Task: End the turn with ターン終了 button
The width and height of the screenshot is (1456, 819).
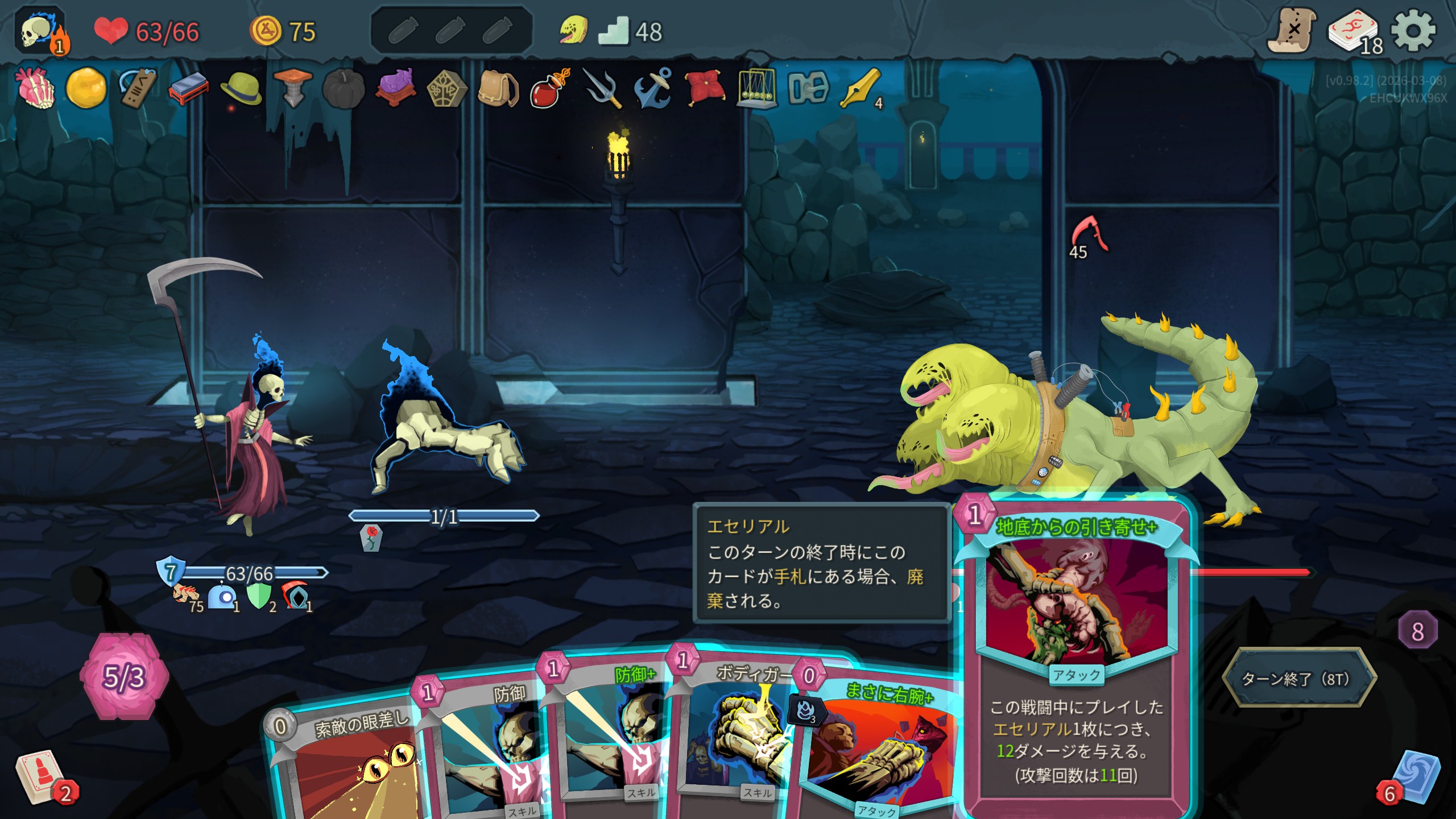Action: click(x=1299, y=679)
